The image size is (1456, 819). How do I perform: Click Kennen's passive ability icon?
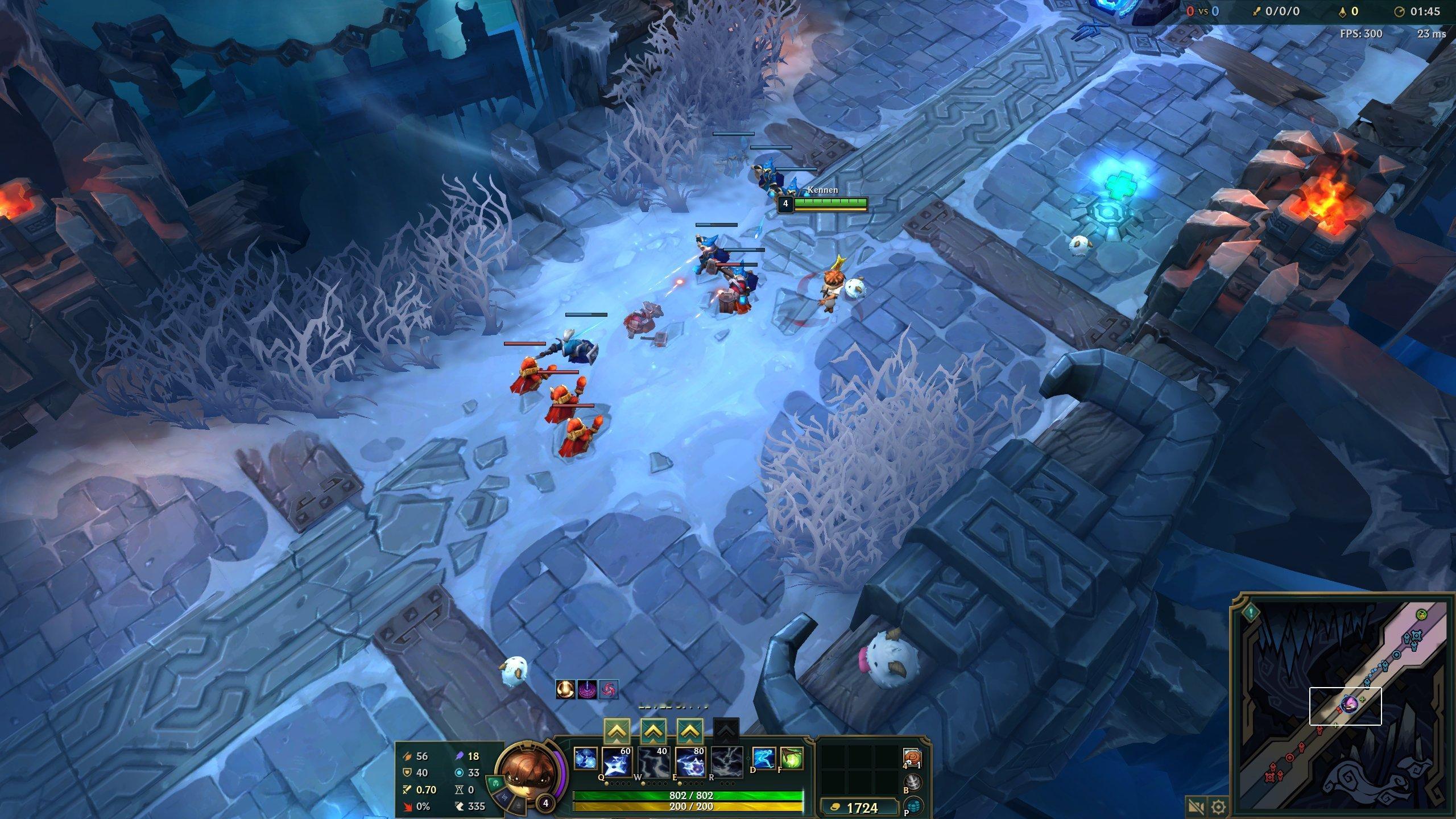585,759
